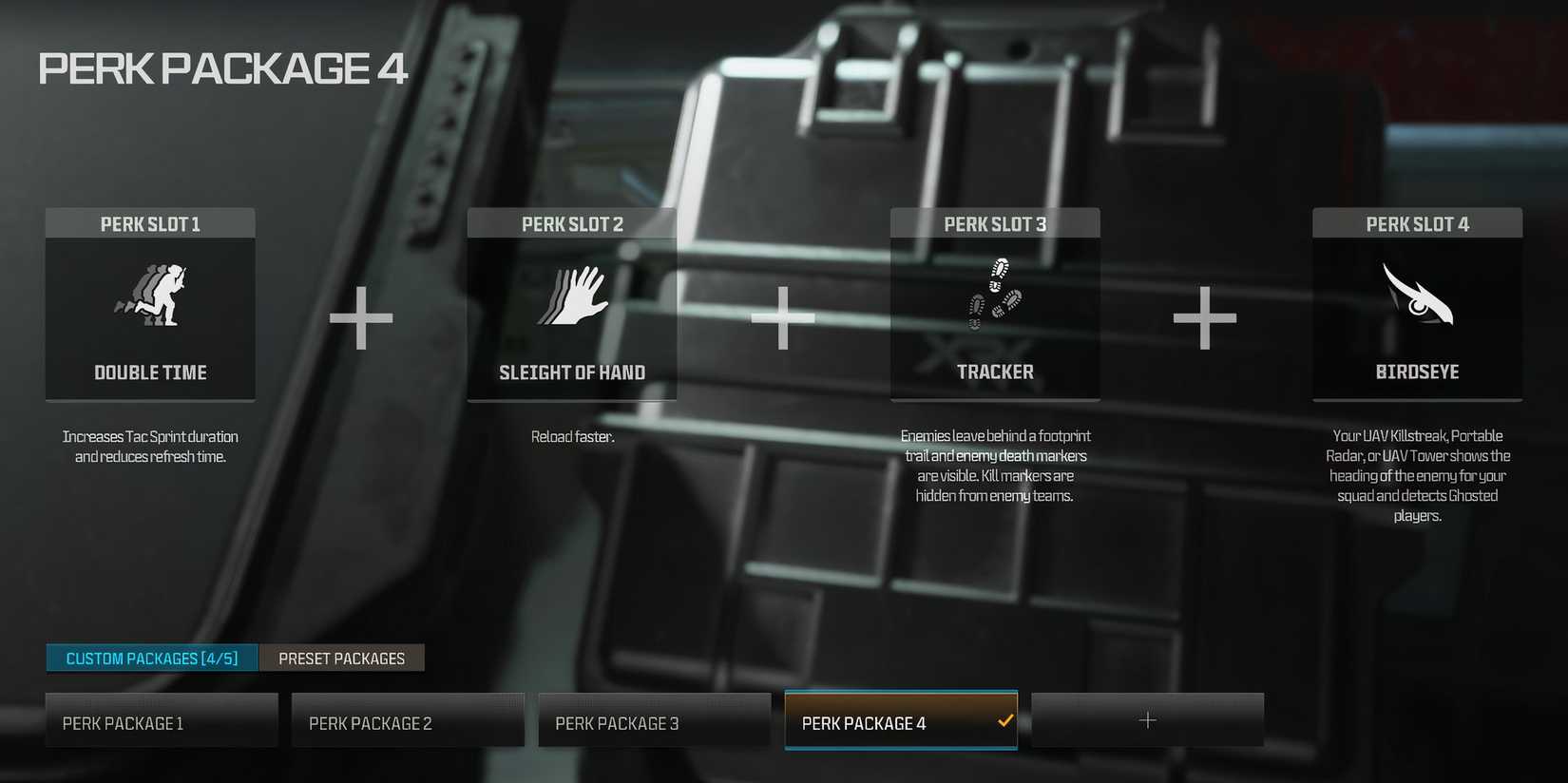Click the checkmark on Perk Package 4
Screen dimensions: 1568x783
coord(1004,721)
